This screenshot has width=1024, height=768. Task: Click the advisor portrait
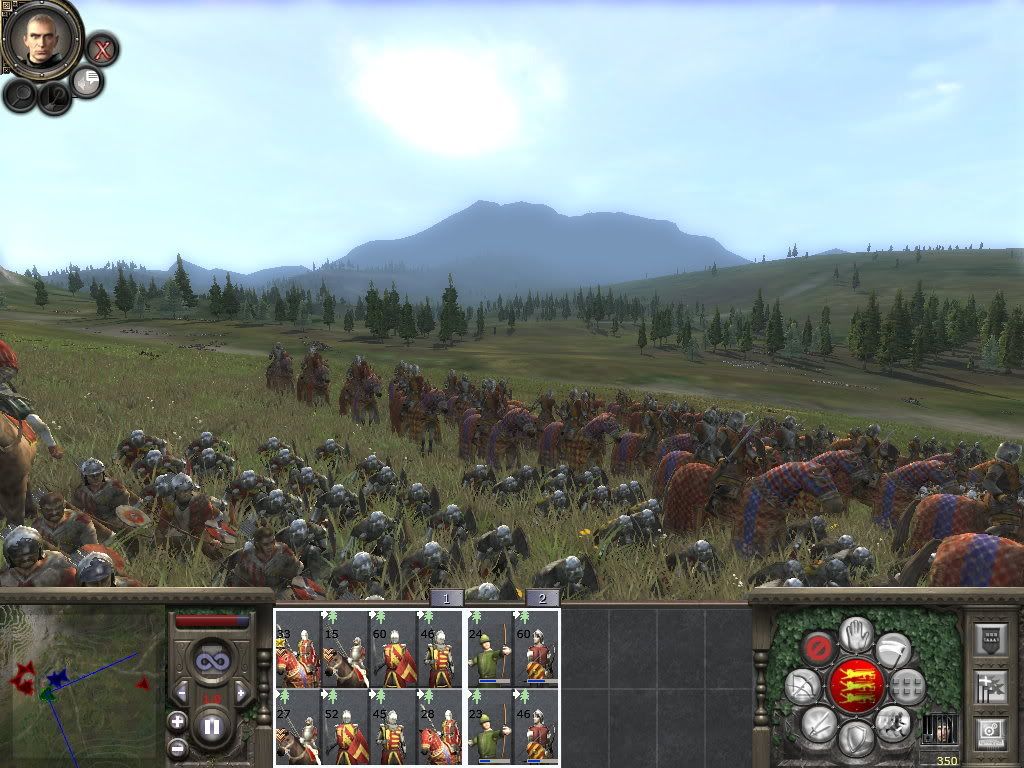pyautogui.click(x=42, y=38)
